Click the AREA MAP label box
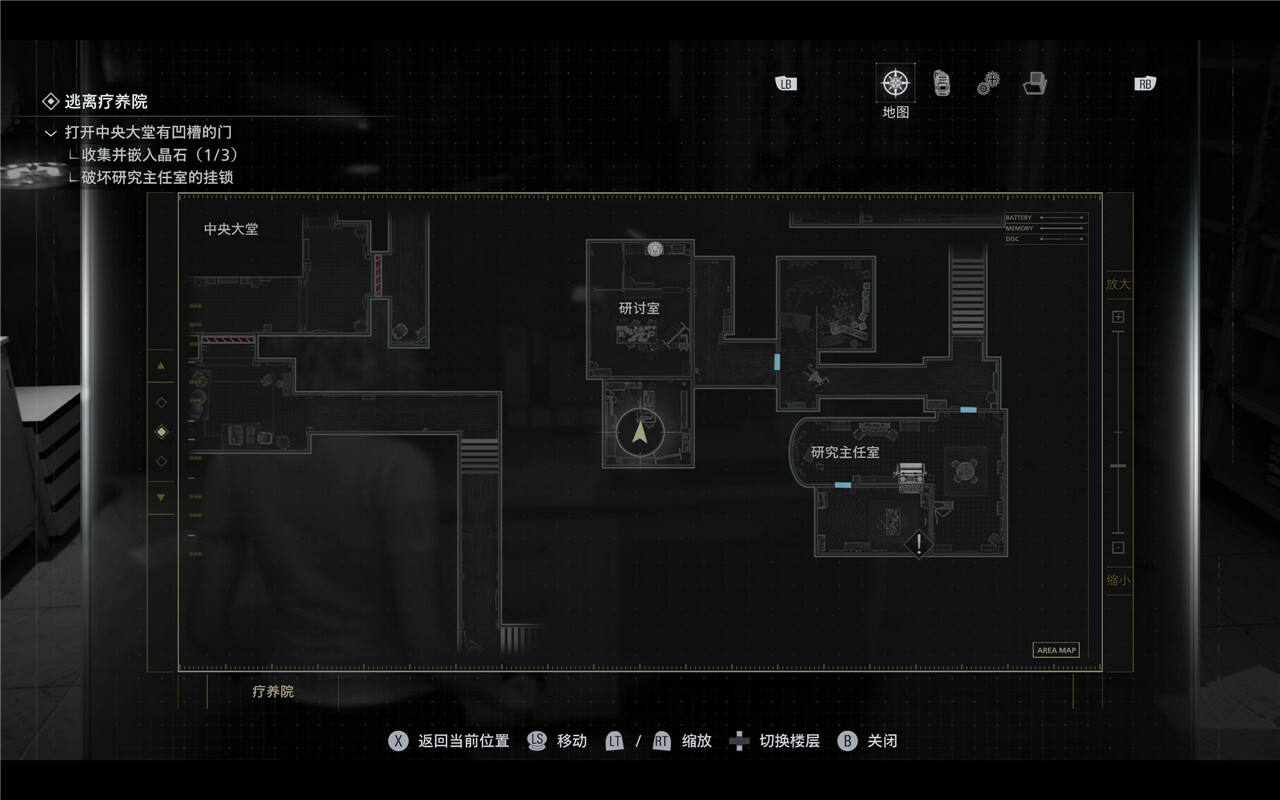 [1056, 650]
